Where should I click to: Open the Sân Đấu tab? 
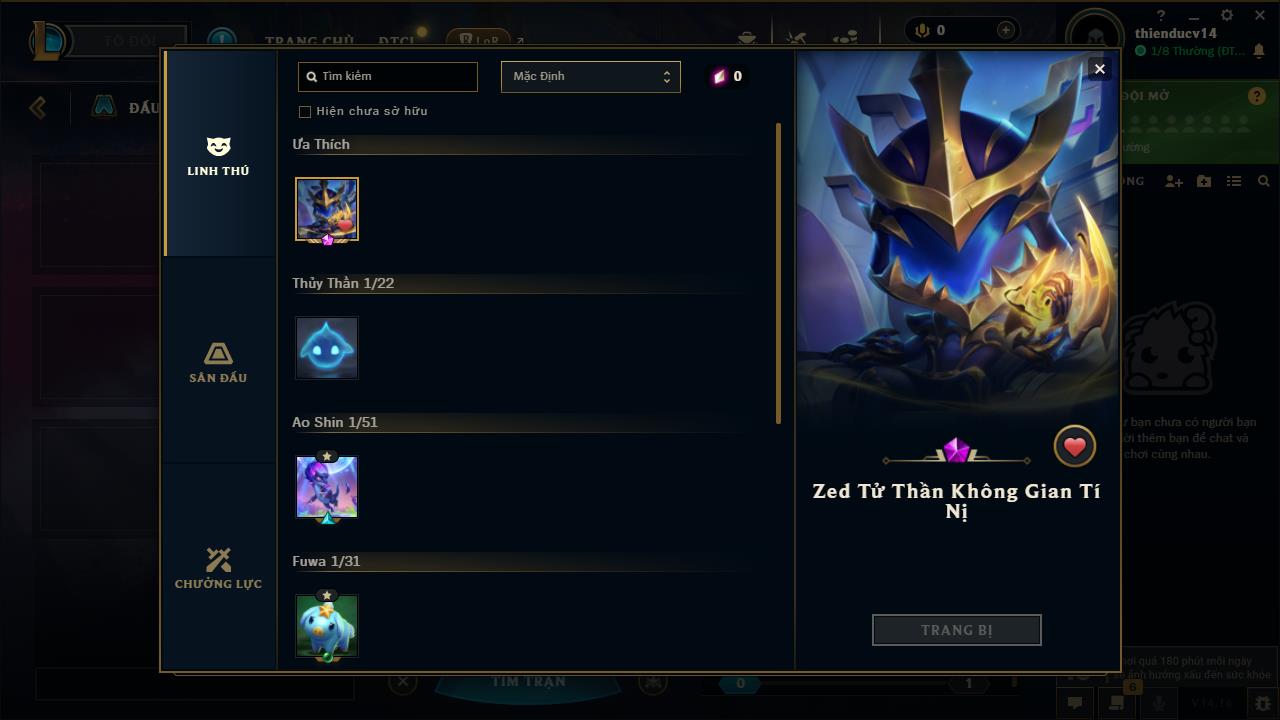[218, 362]
